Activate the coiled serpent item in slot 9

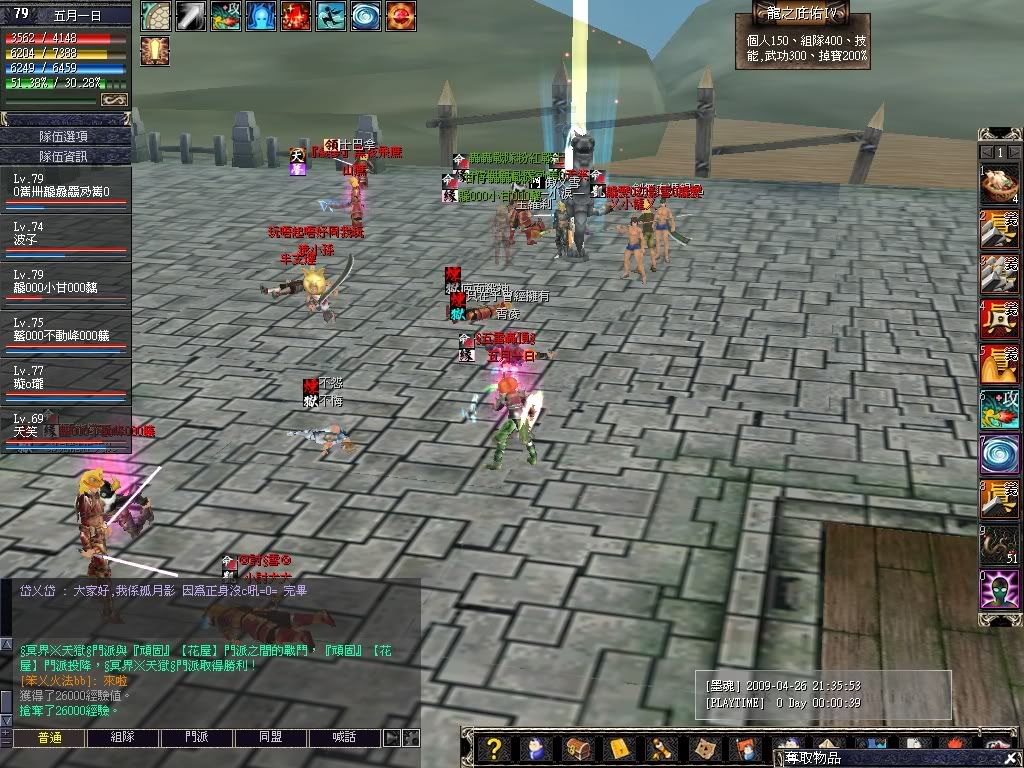point(998,544)
